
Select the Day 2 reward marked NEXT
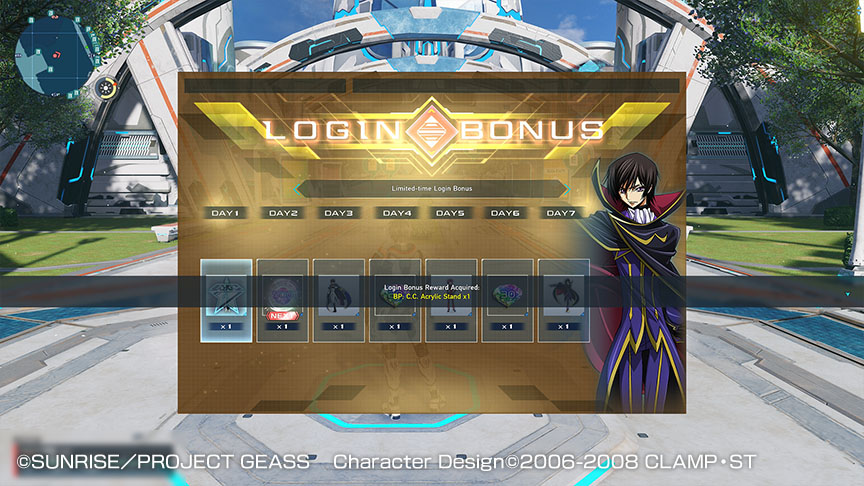(282, 300)
